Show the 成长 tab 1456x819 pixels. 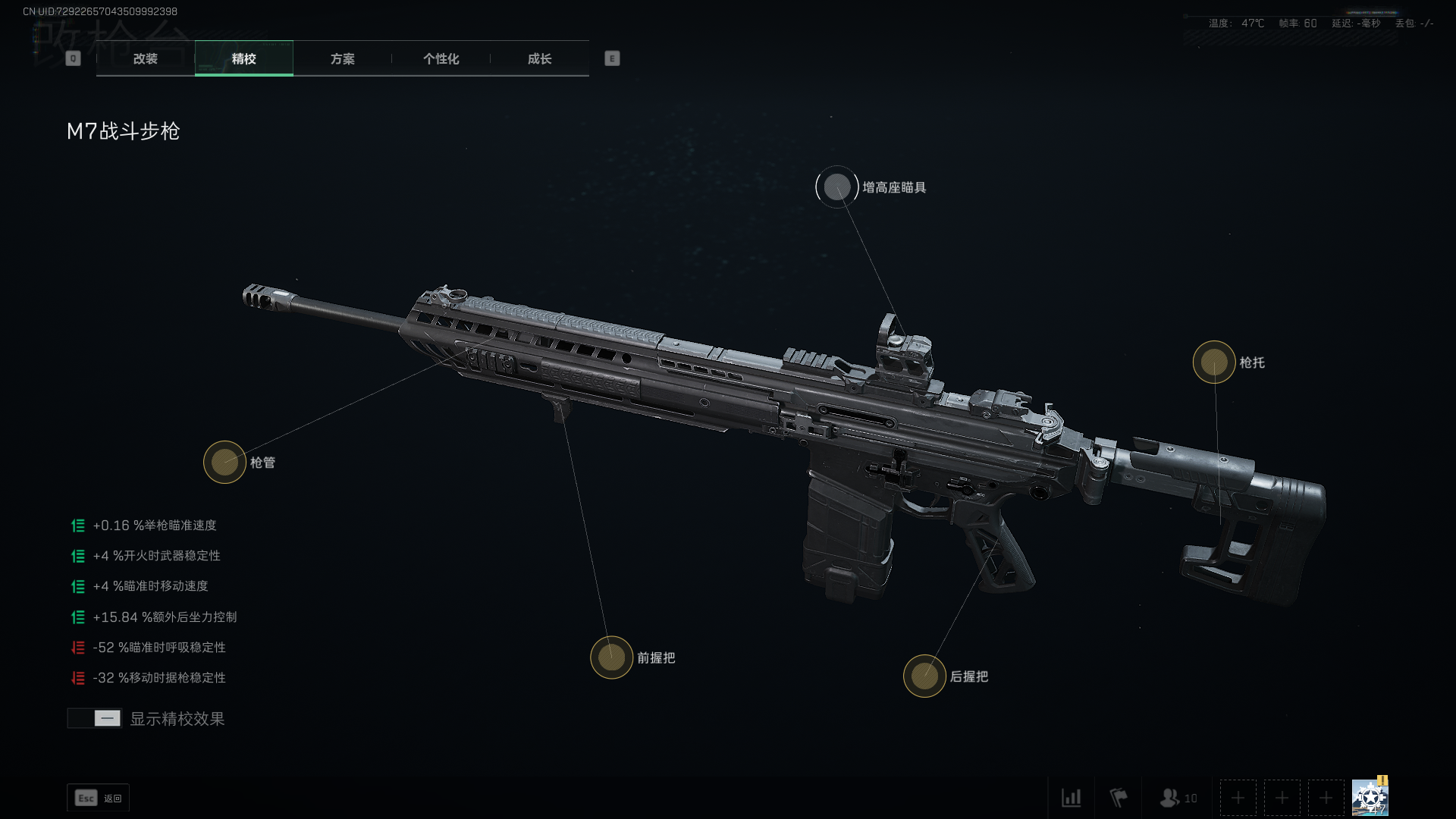[539, 58]
